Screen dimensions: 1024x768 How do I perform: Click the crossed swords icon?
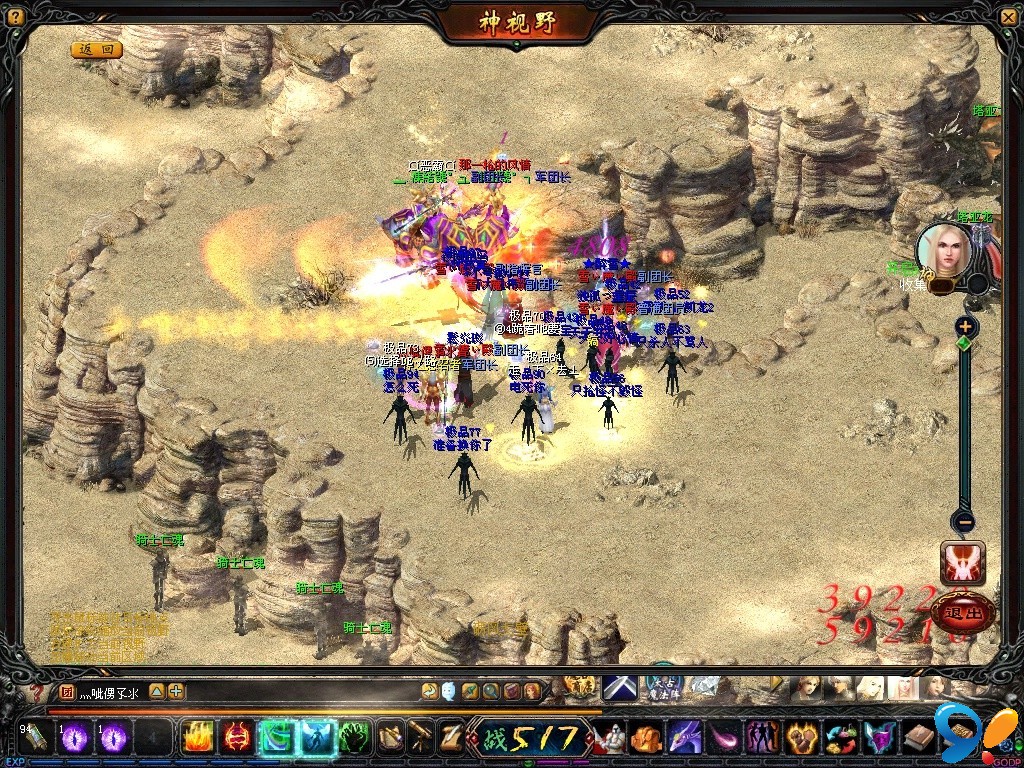619,688
